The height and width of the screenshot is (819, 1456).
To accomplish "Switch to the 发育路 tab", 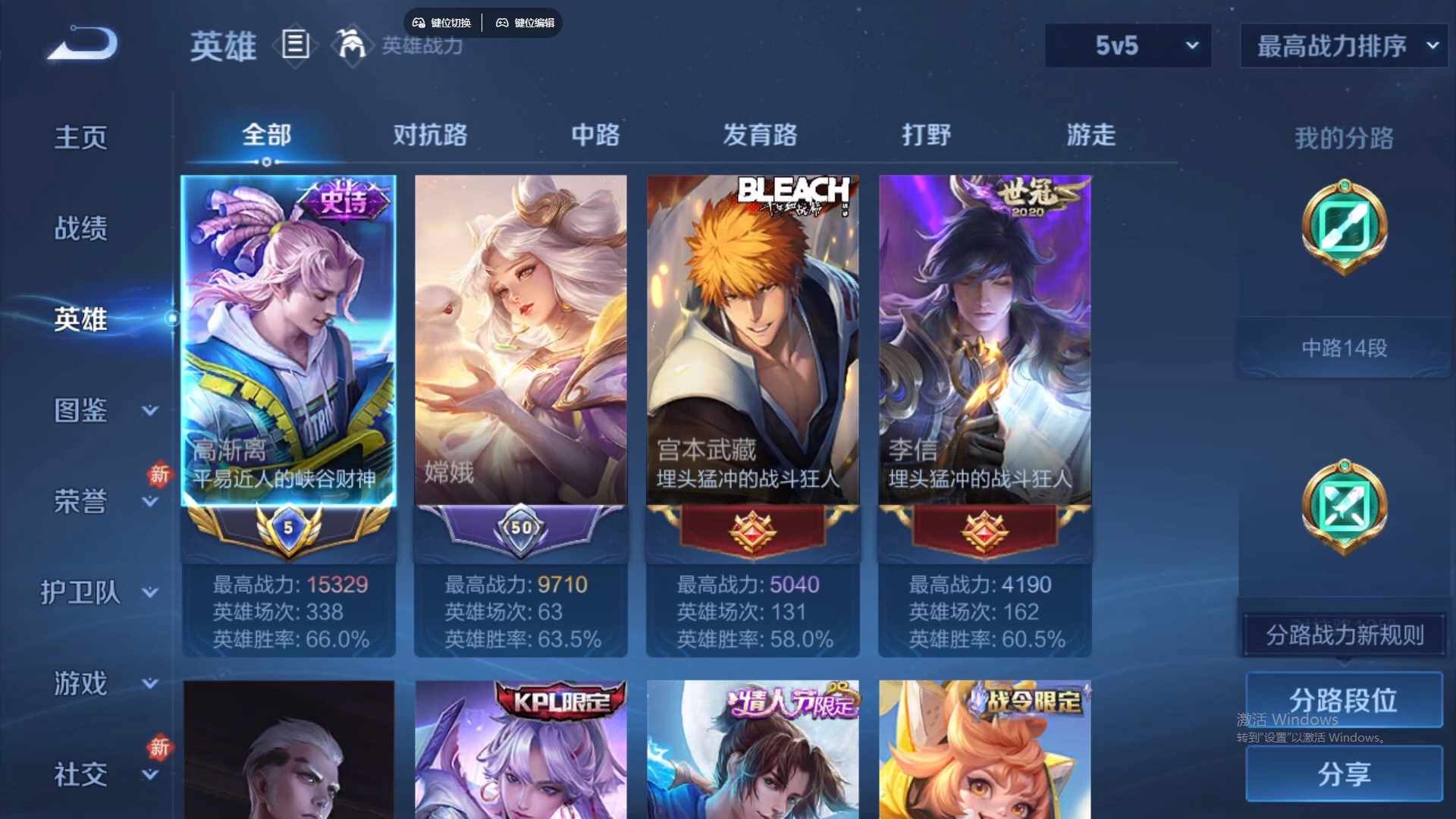I will pos(762,136).
